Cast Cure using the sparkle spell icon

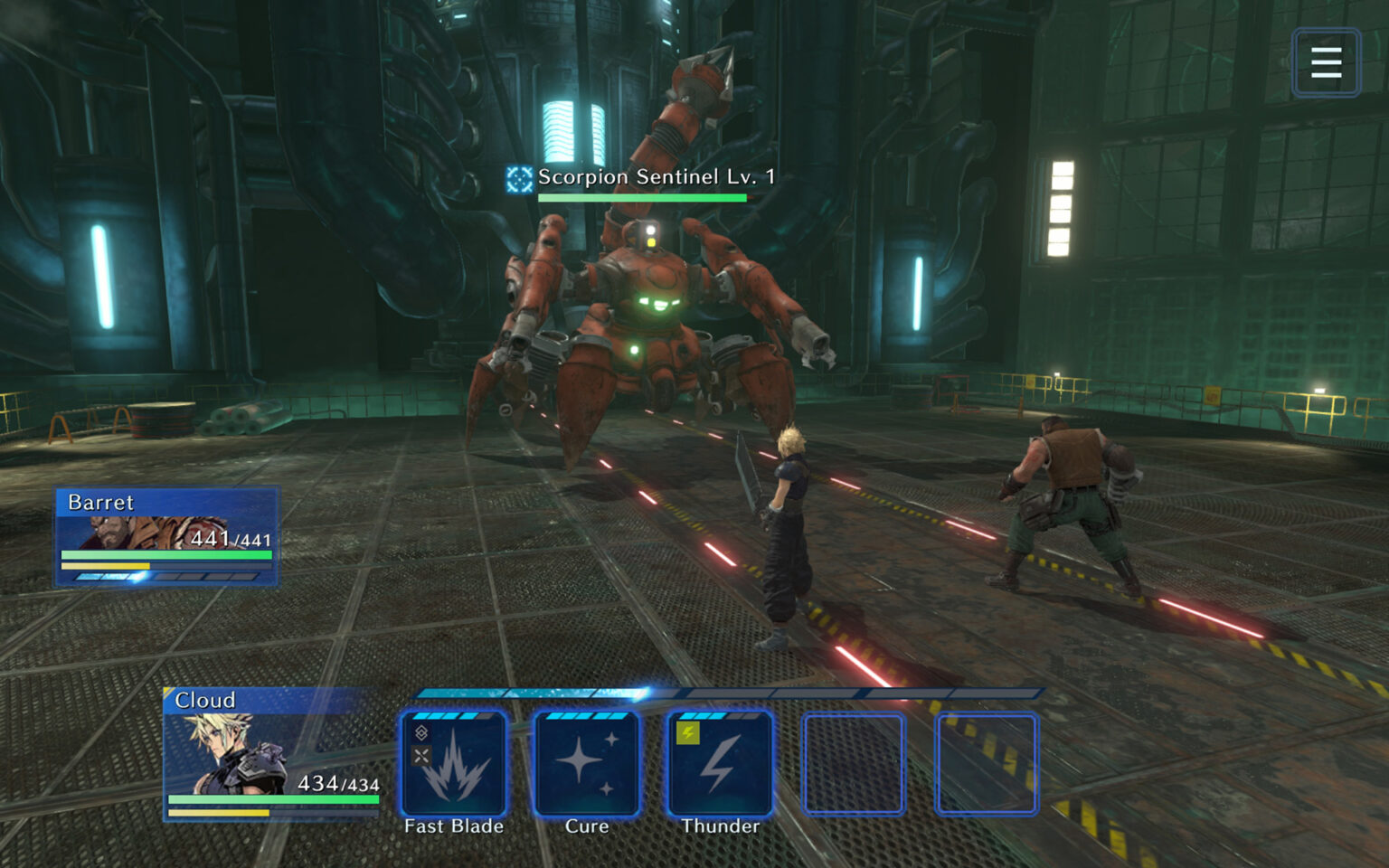click(586, 764)
